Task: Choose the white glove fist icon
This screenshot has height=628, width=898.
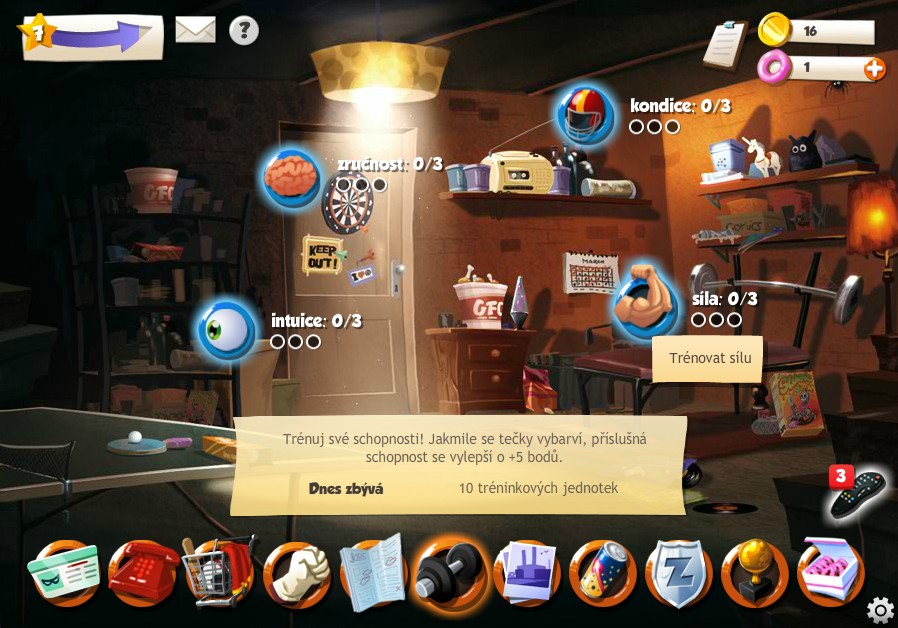Action: [x=296, y=574]
